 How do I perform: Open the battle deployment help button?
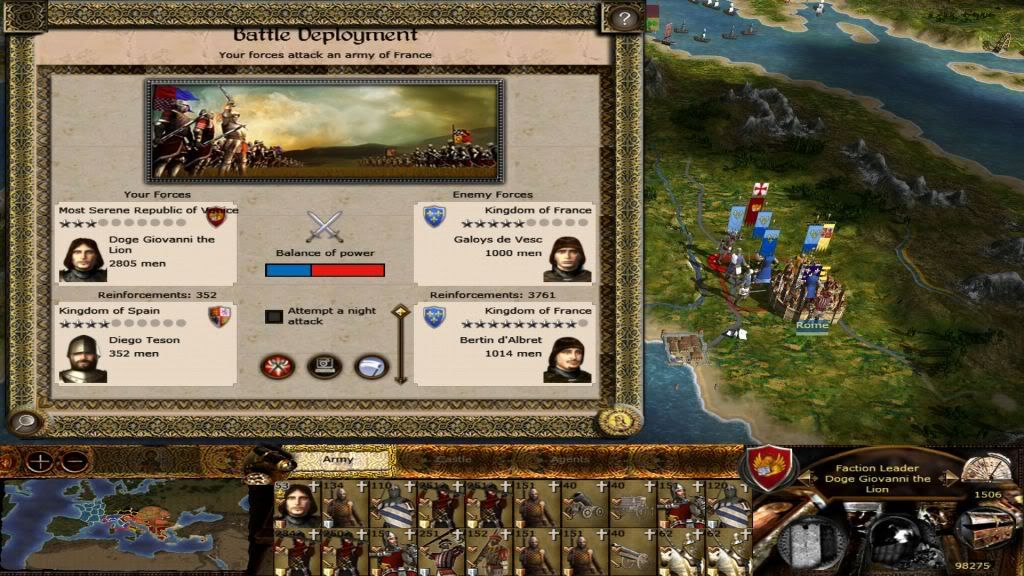point(622,18)
